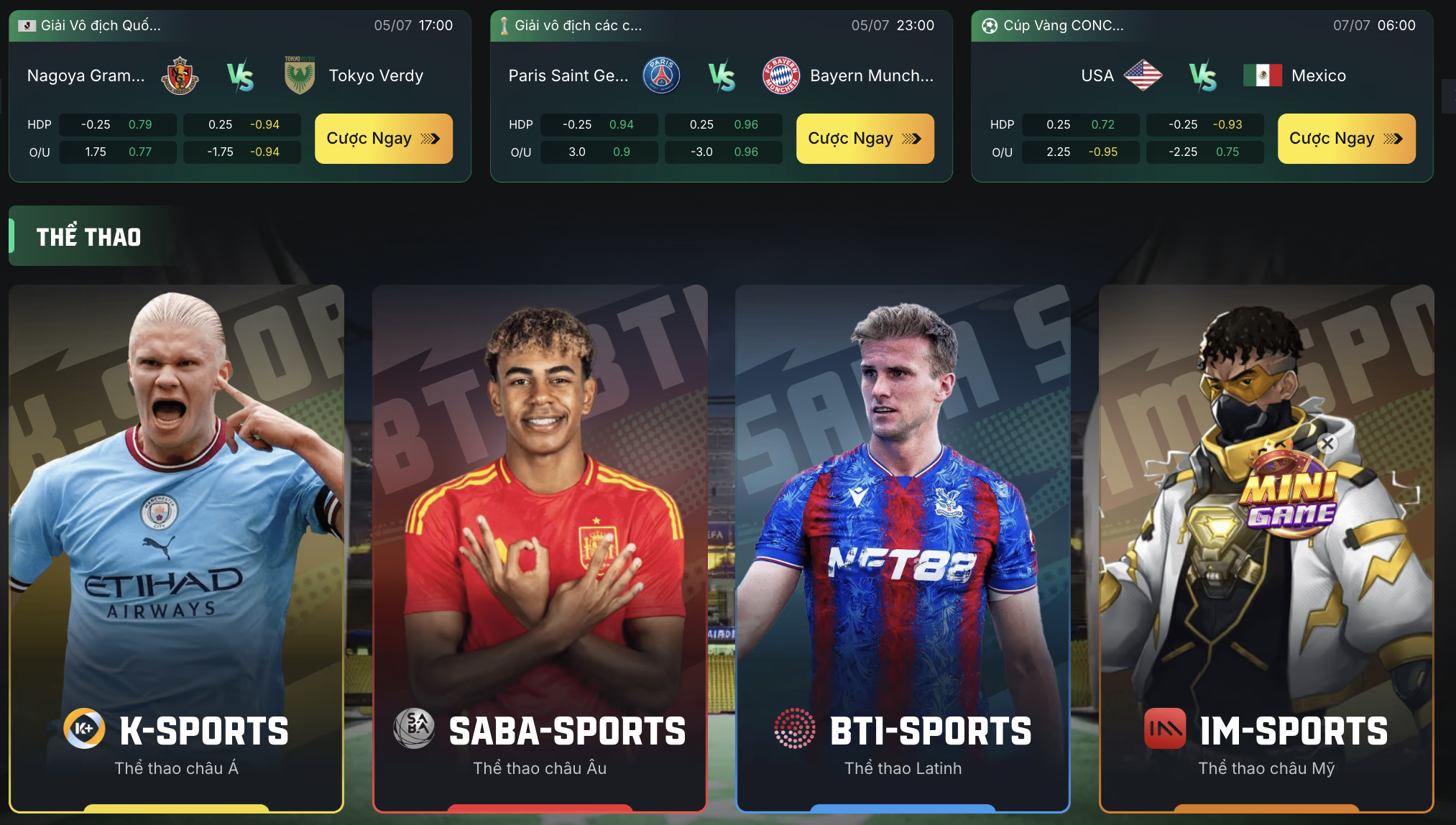This screenshot has height=825, width=1456.
Task: Choose USA match O/U 2.25 odds -0.95
Action: click(x=1080, y=152)
